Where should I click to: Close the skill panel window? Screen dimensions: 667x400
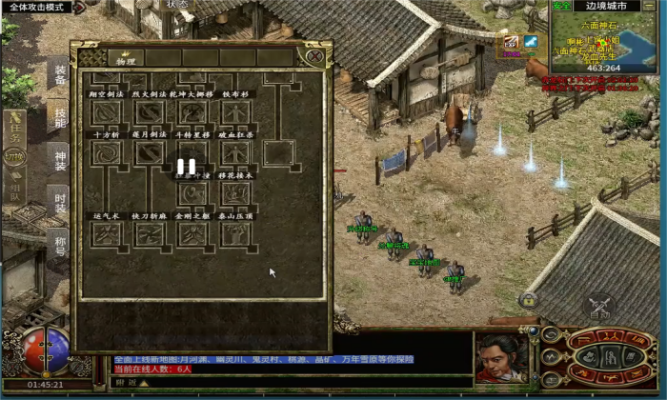(316, 56)
